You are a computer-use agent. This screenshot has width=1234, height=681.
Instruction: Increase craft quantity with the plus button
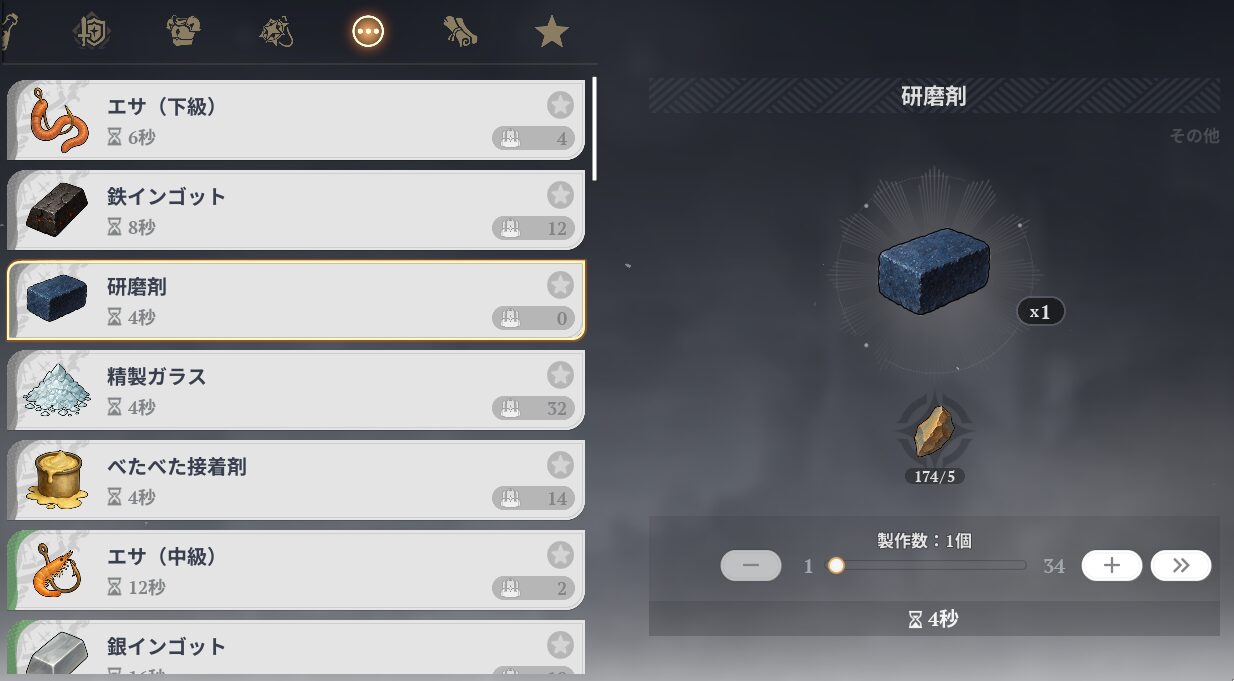(1111, 565)
